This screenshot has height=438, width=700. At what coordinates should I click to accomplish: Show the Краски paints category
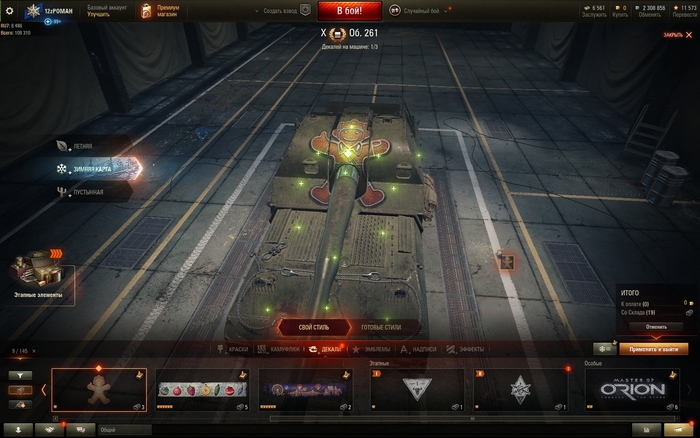click(x=232, y=349)
